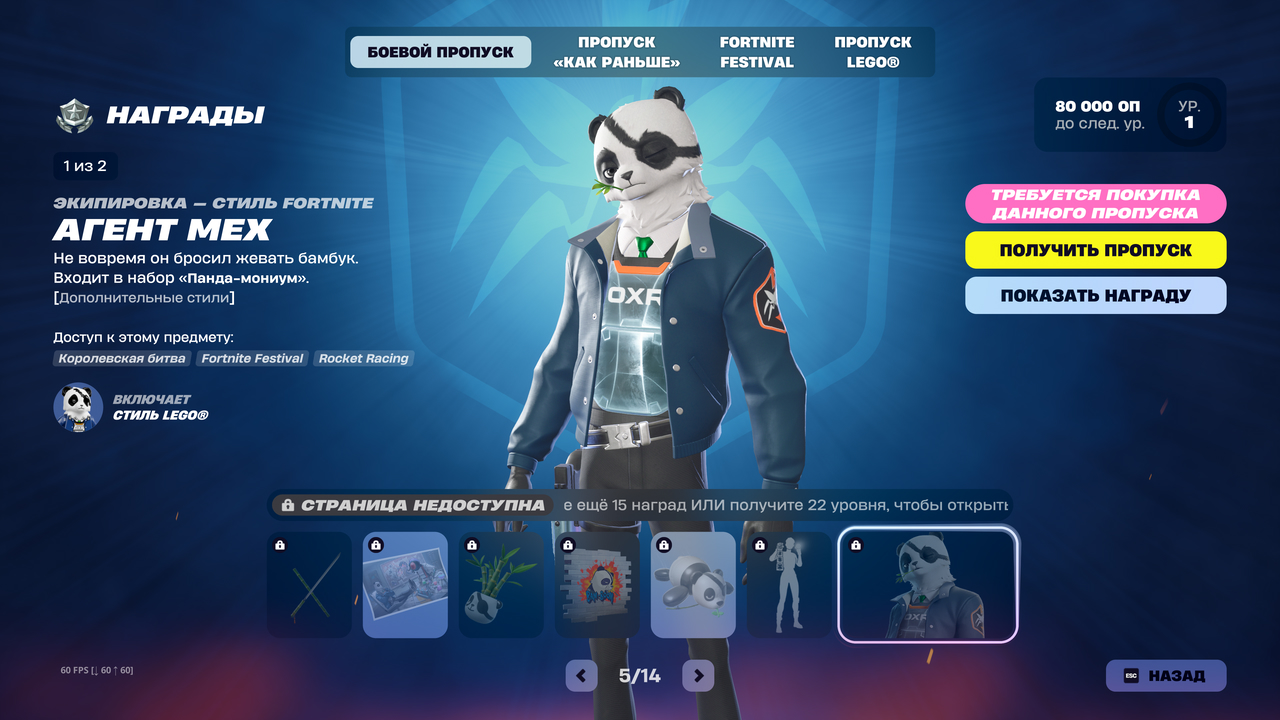Click the «Rocket Racing» mode tag

[x=363, y=358]
